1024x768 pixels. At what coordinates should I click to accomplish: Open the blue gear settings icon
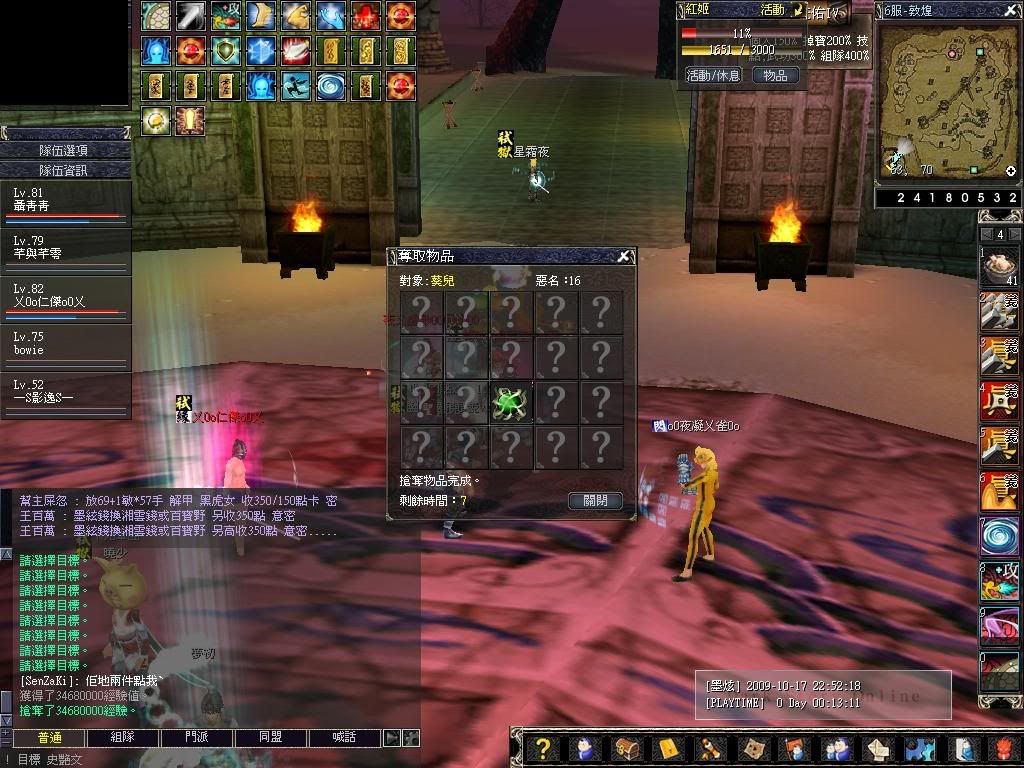click(920, 748)
